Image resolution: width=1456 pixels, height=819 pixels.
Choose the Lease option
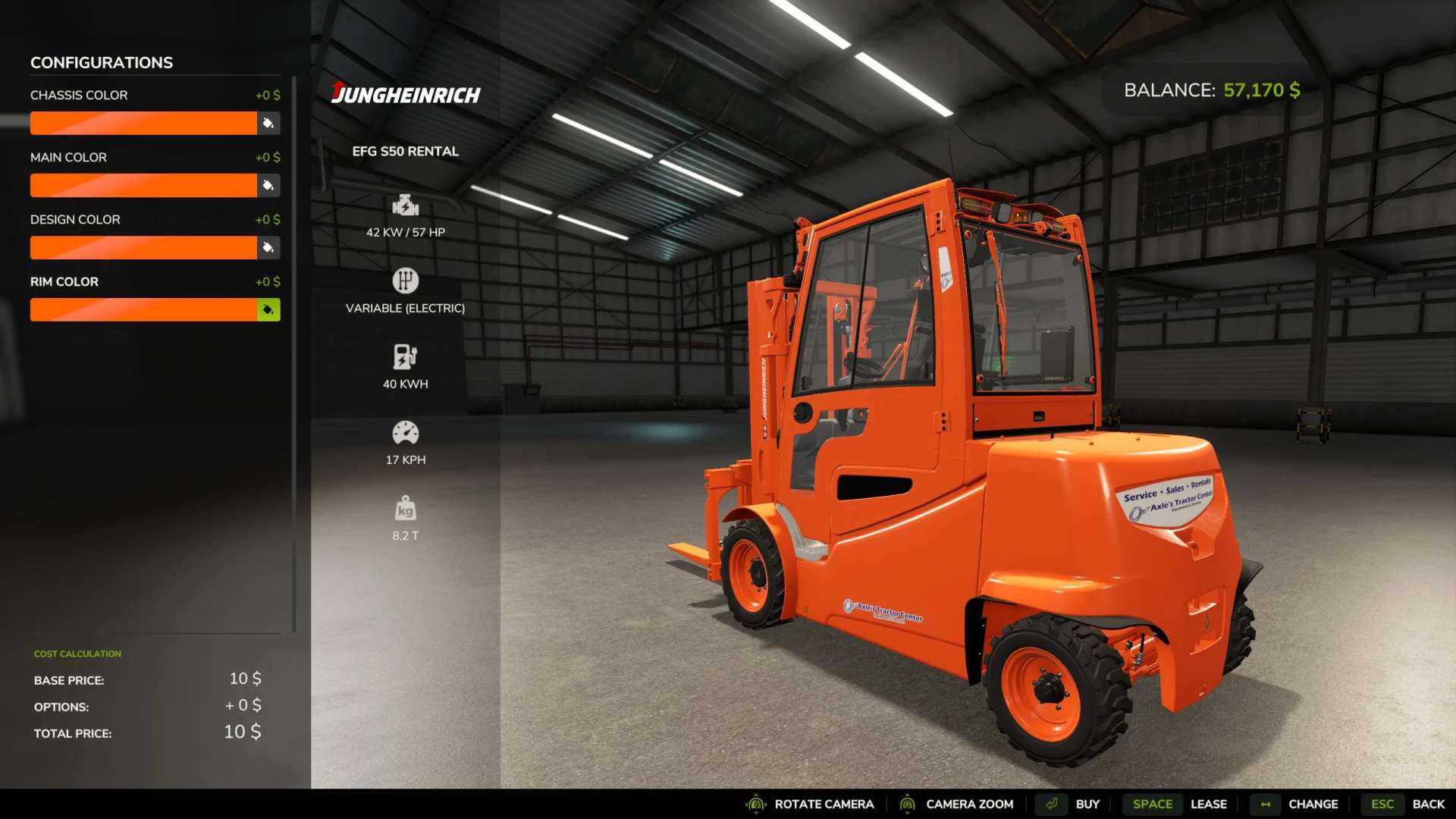[1207, 804]
